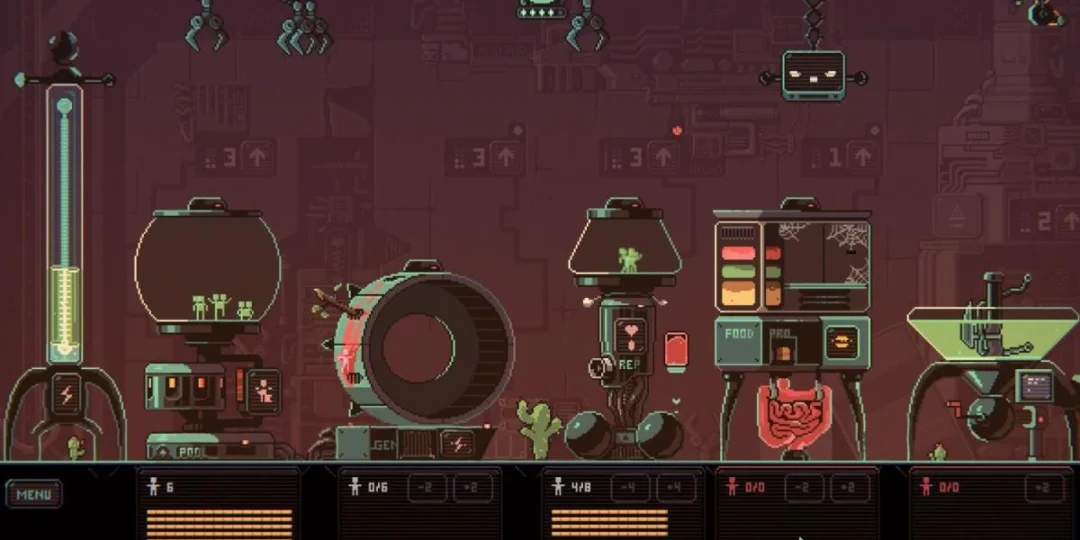Add 4 humans to the reproduction panel
This screenshot has height=540, width=1080.
point(676,488)
